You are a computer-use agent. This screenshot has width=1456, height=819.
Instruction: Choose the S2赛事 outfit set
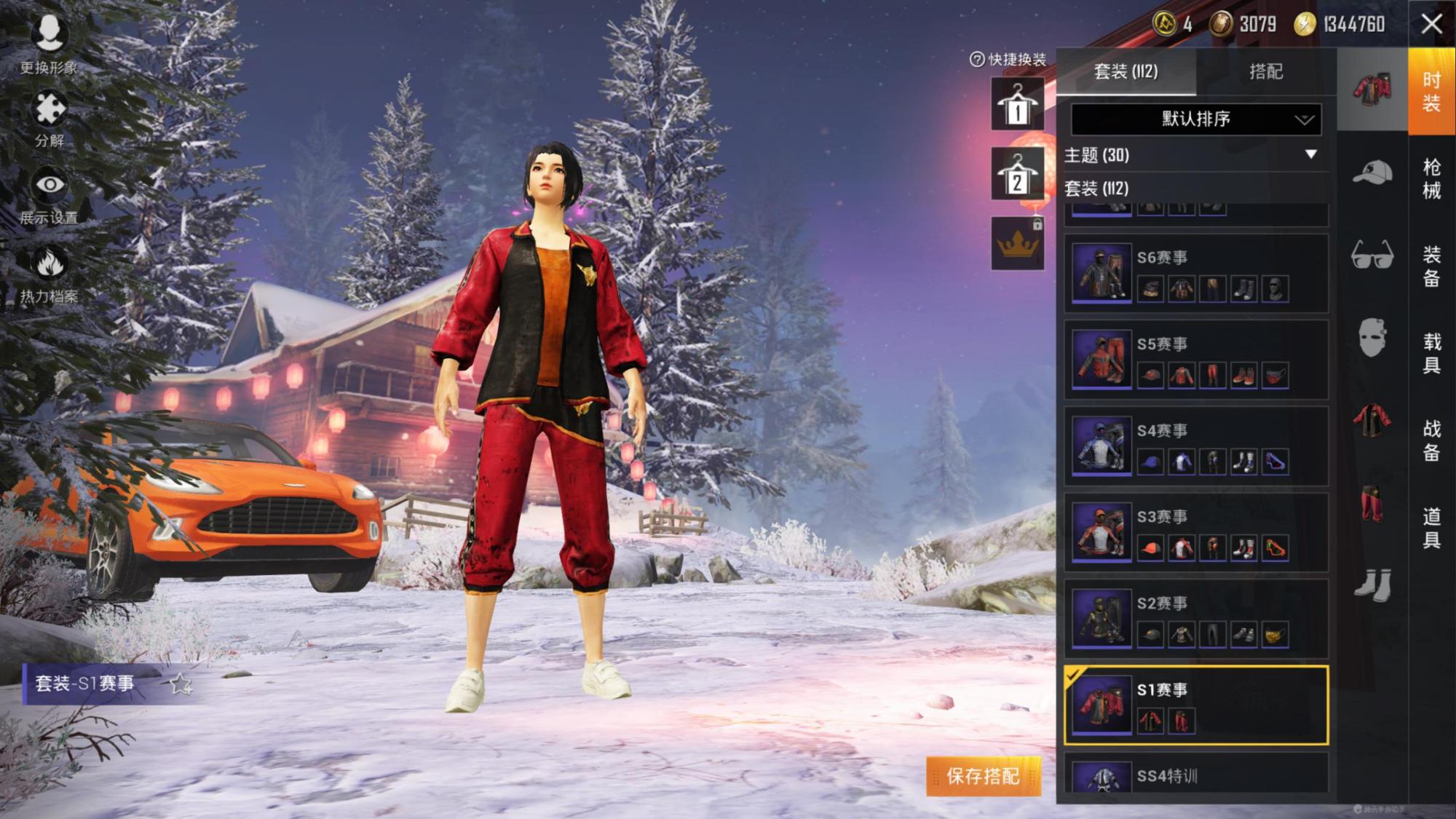click(x=1195, y=620)
